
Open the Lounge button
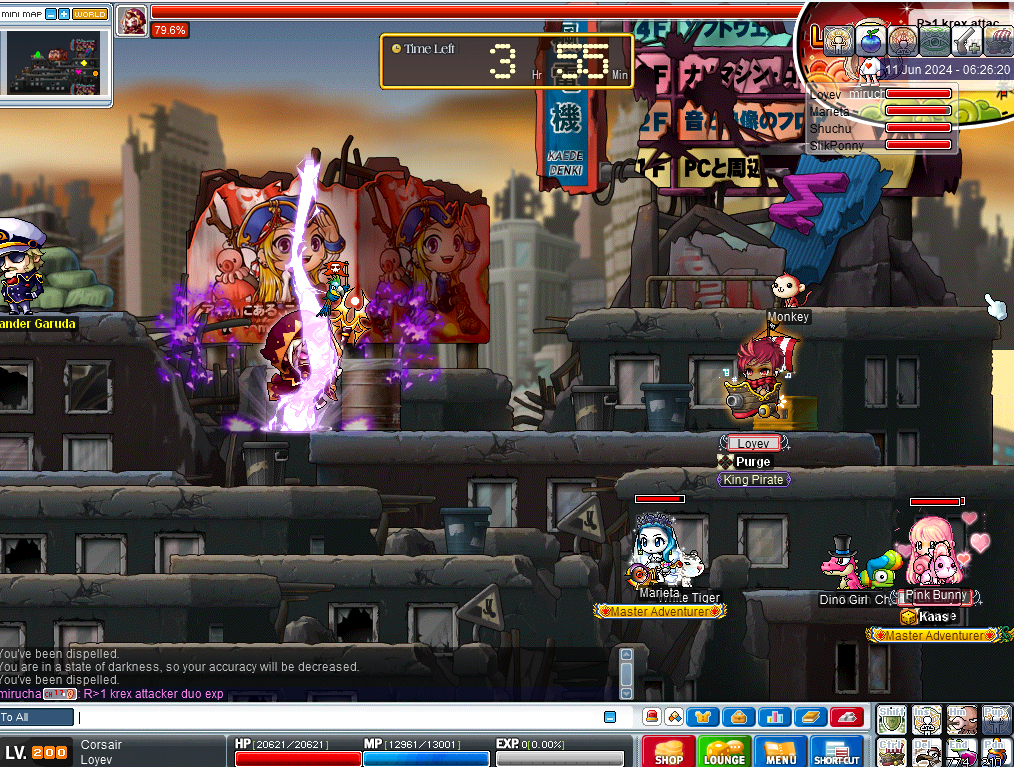pyautogui.click(x=724, y=752)
